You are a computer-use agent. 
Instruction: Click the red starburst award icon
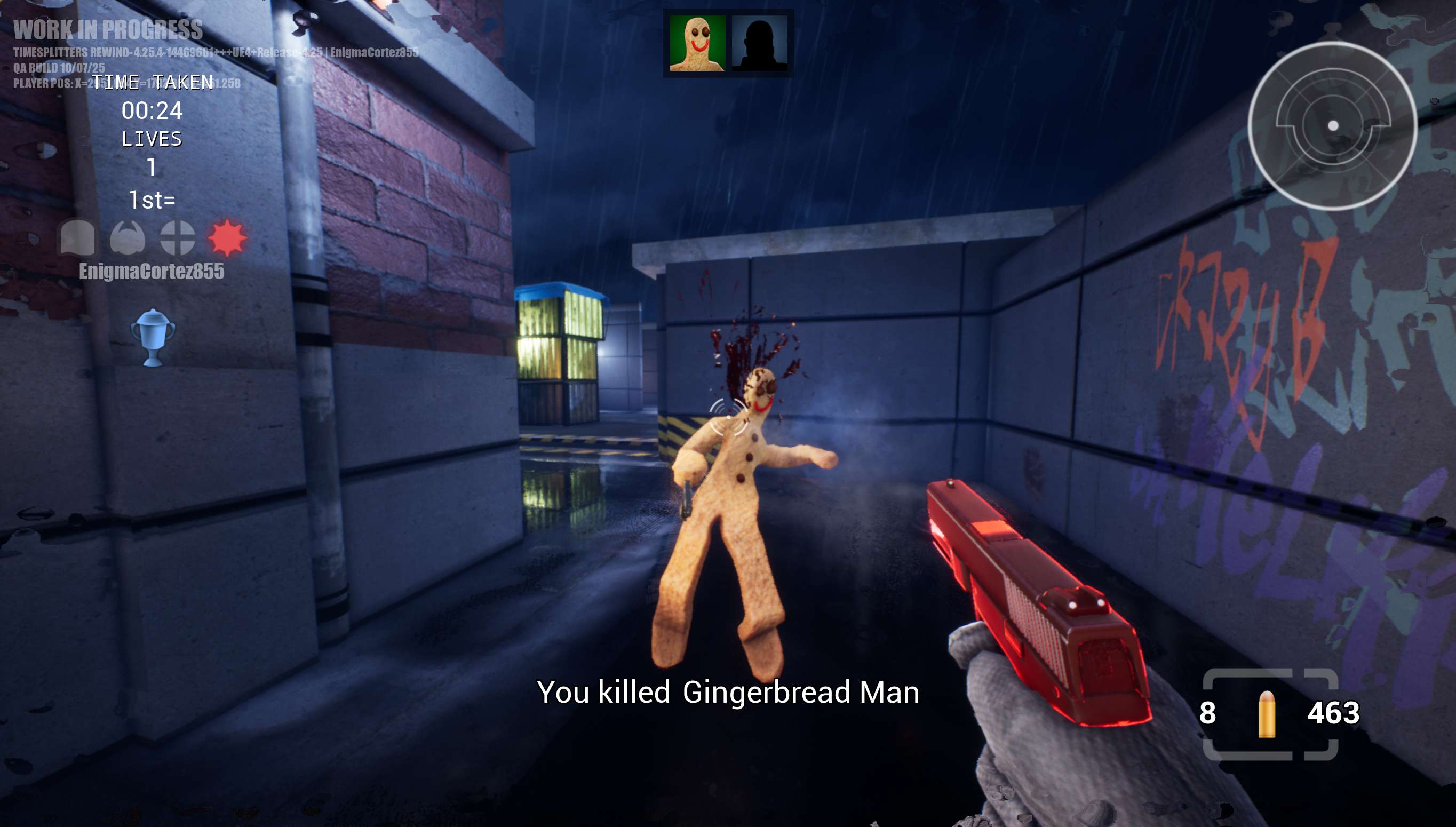(x=227, y=237)
